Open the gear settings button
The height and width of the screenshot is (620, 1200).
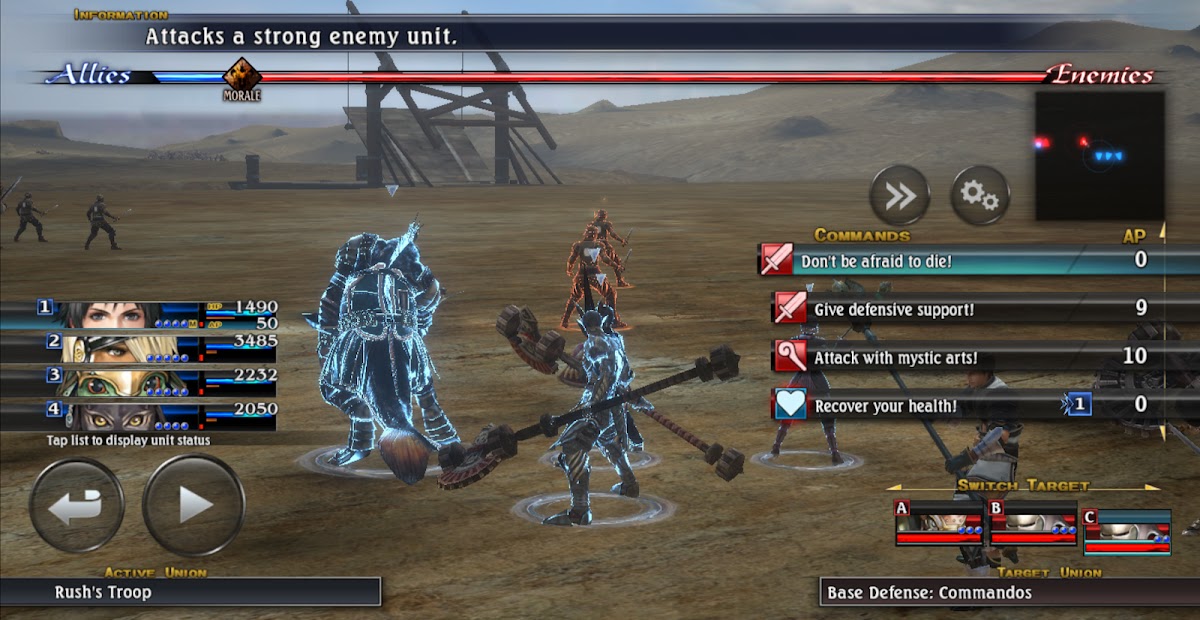979,195
